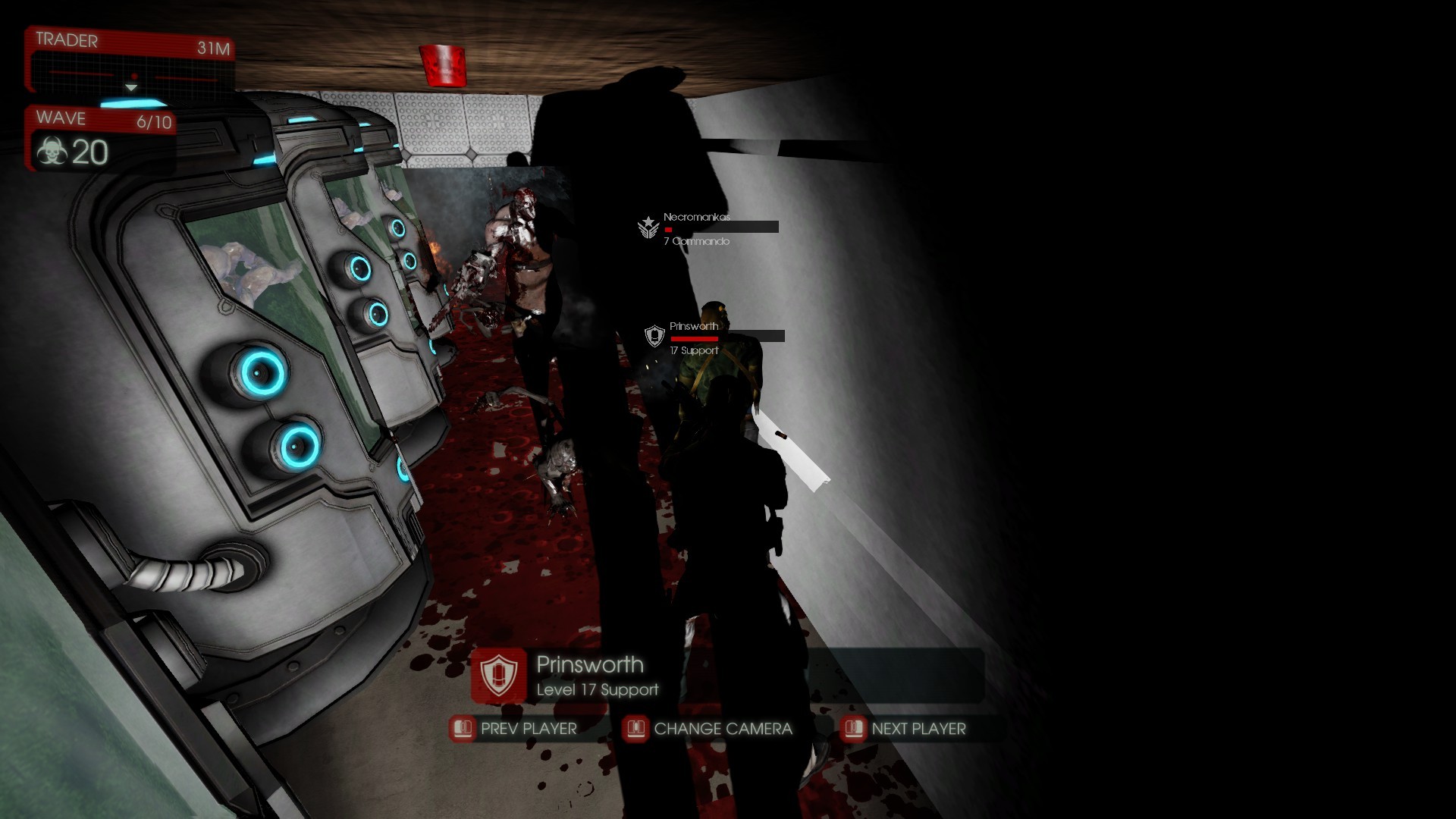The image size is (1456, 819).
Task: Click the key prompt icon before CHANGE CAMERA
Action: click(635, 728)
